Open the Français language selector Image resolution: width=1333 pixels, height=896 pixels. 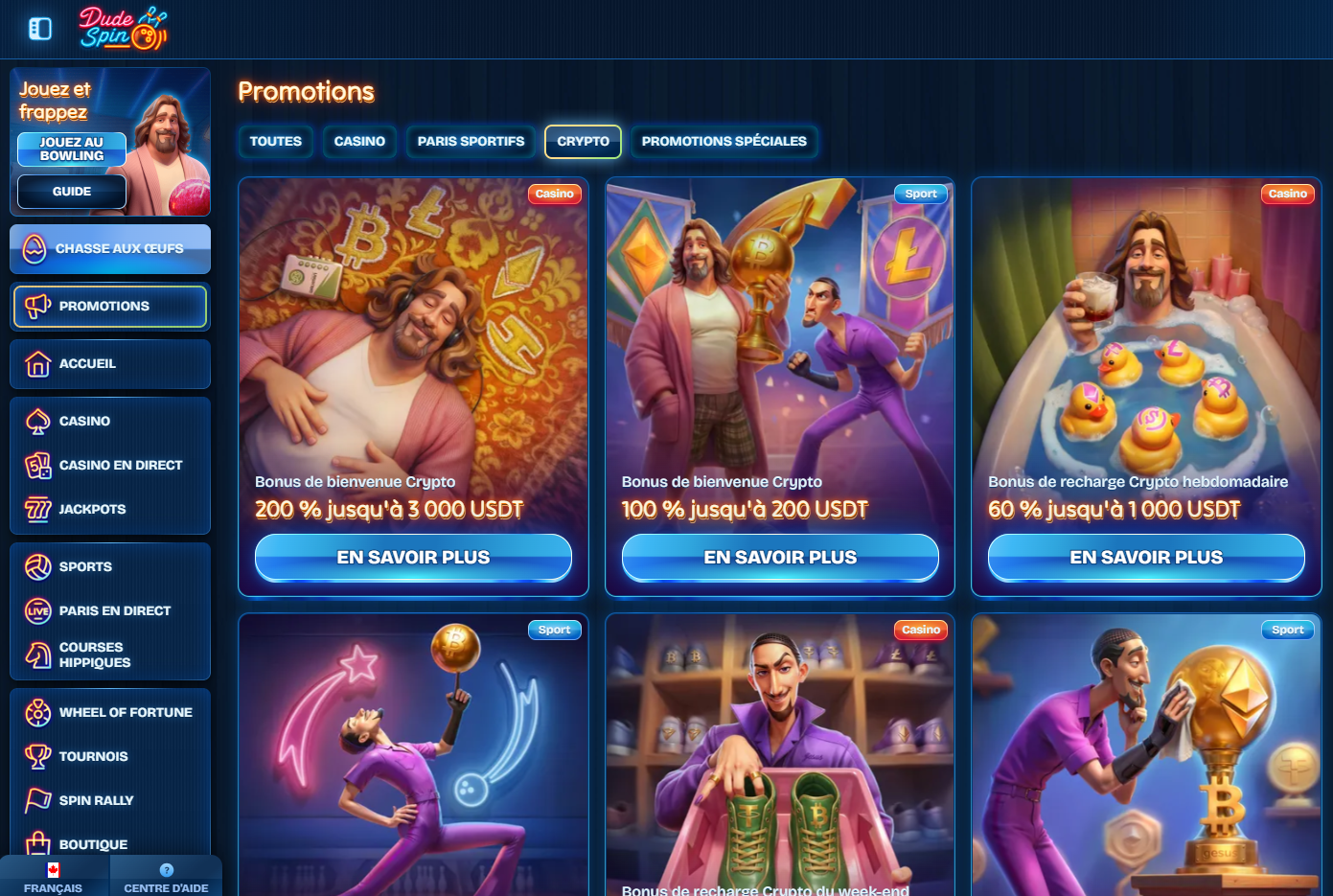[x=54, y=879]
